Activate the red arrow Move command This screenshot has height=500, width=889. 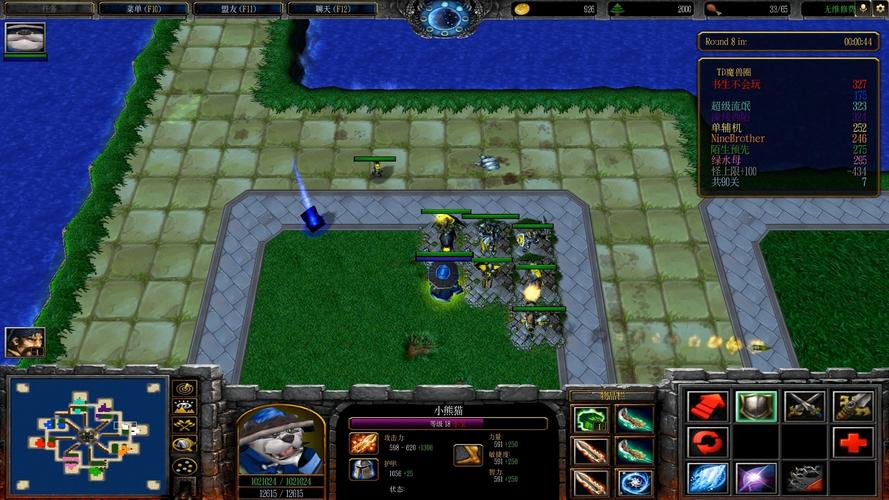click(705, 405)
